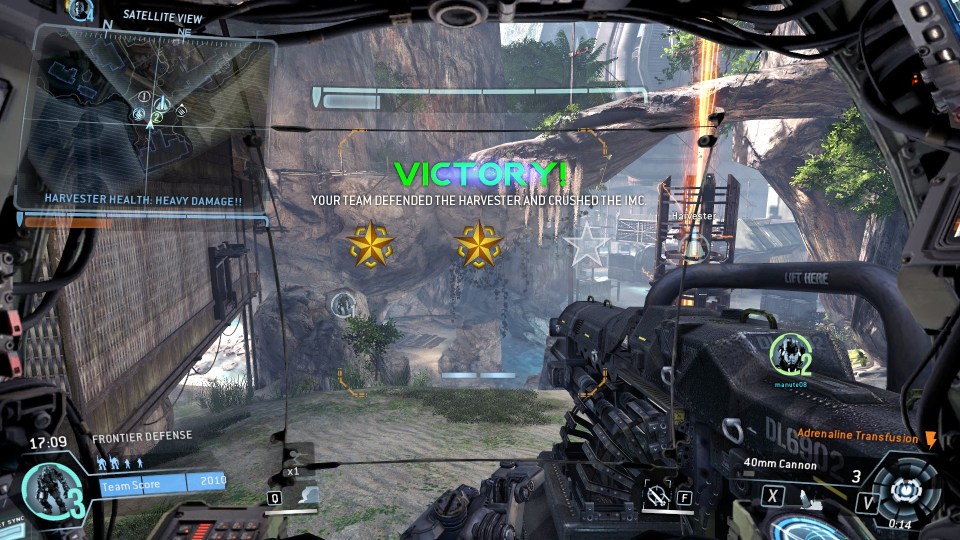Activate the crossed-circle ability icon beside F
Viewport: 960px width, 540px height.
(657, 493)
